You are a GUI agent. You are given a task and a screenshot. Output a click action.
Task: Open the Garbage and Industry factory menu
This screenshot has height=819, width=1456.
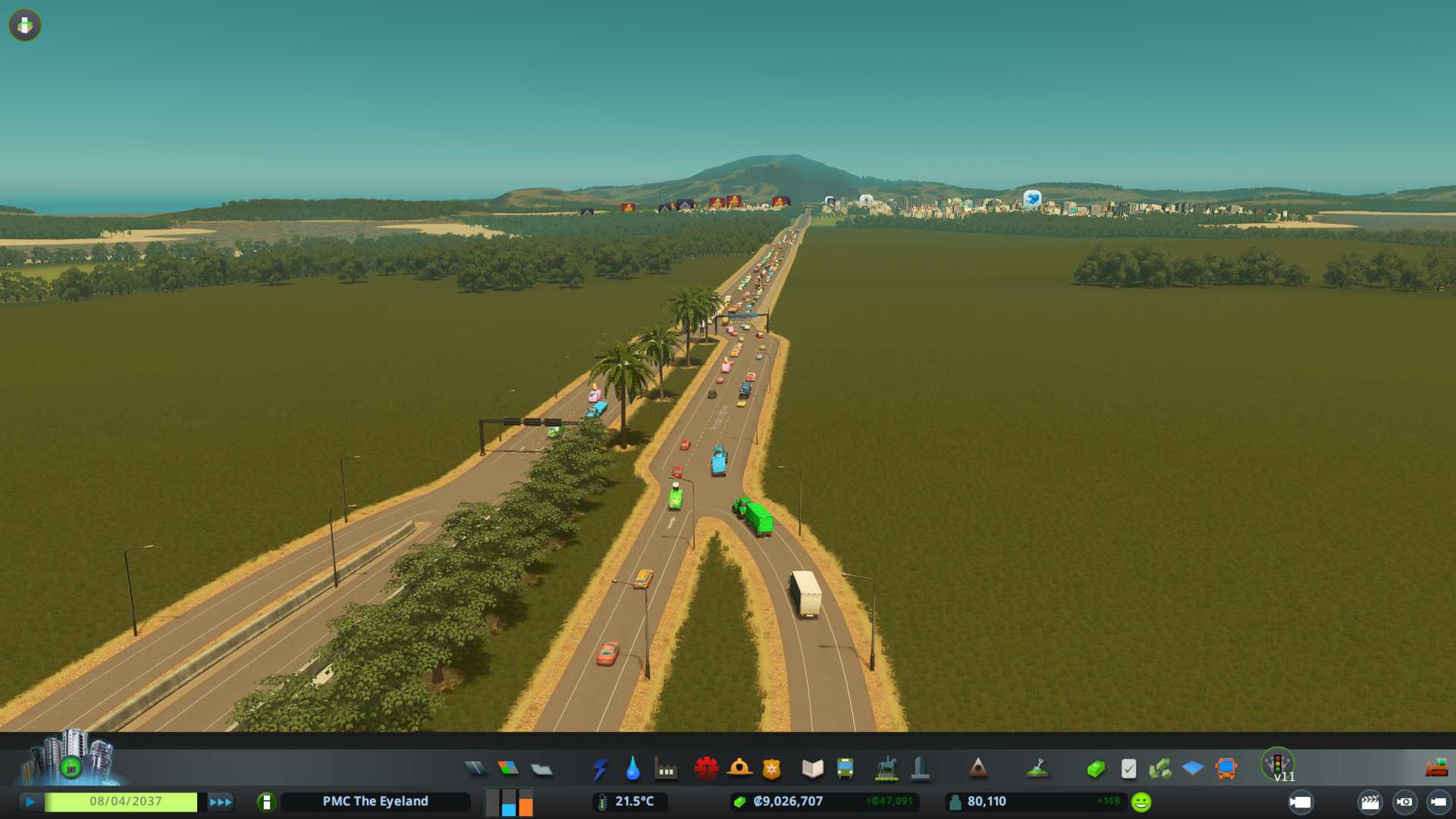pos(666,769)
